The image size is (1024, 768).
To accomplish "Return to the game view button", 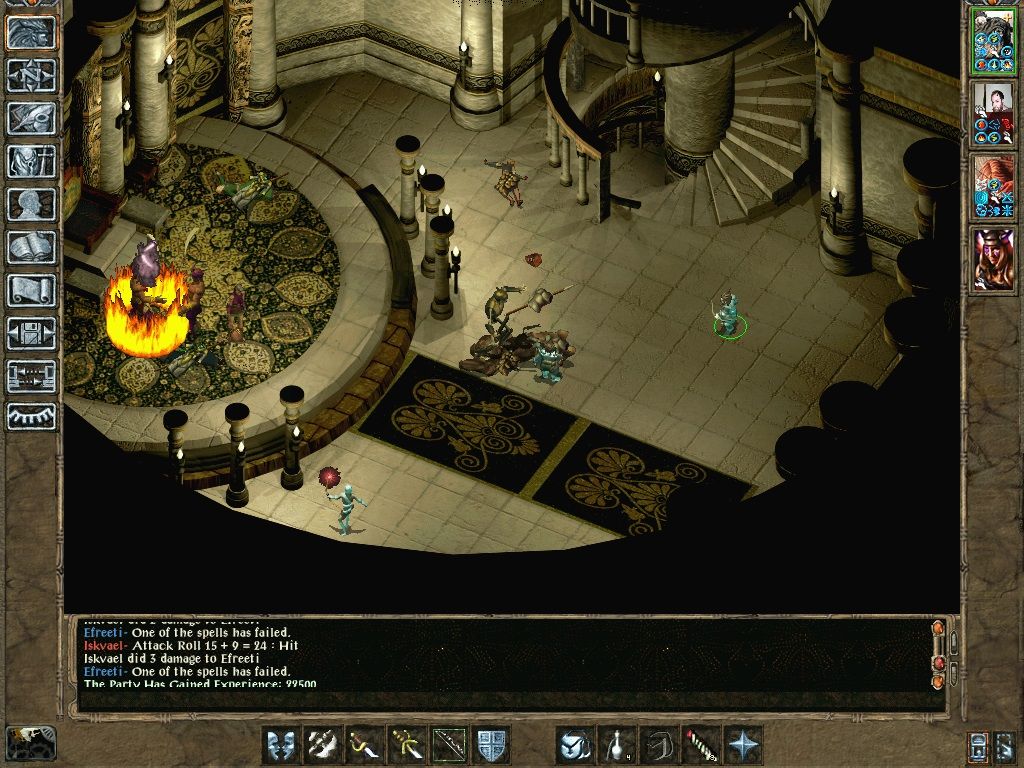I will click(x=32, y=32).
